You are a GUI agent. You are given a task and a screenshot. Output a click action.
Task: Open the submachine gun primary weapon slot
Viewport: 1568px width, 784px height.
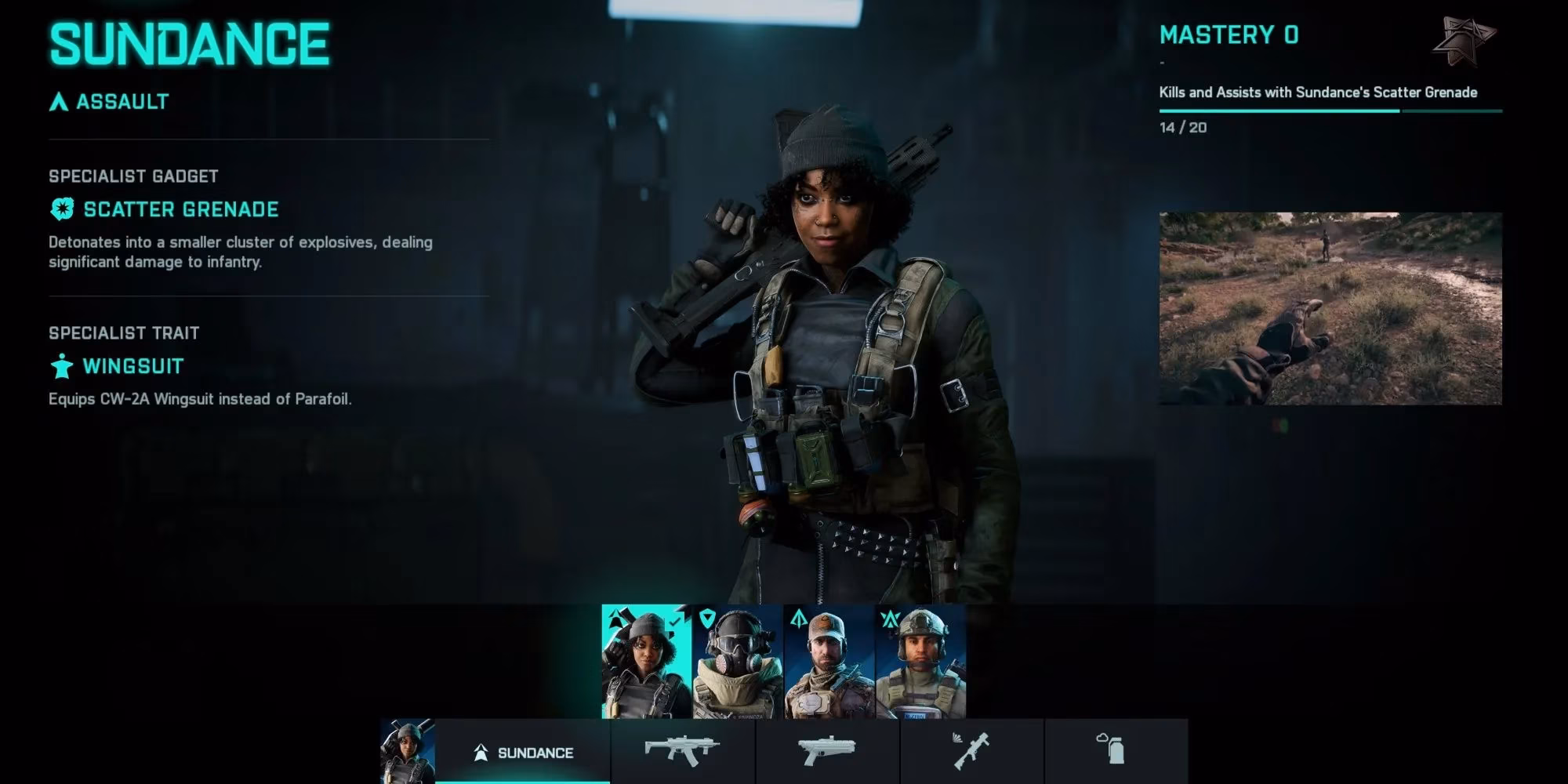pyautogui.click(x=682, y=751)
